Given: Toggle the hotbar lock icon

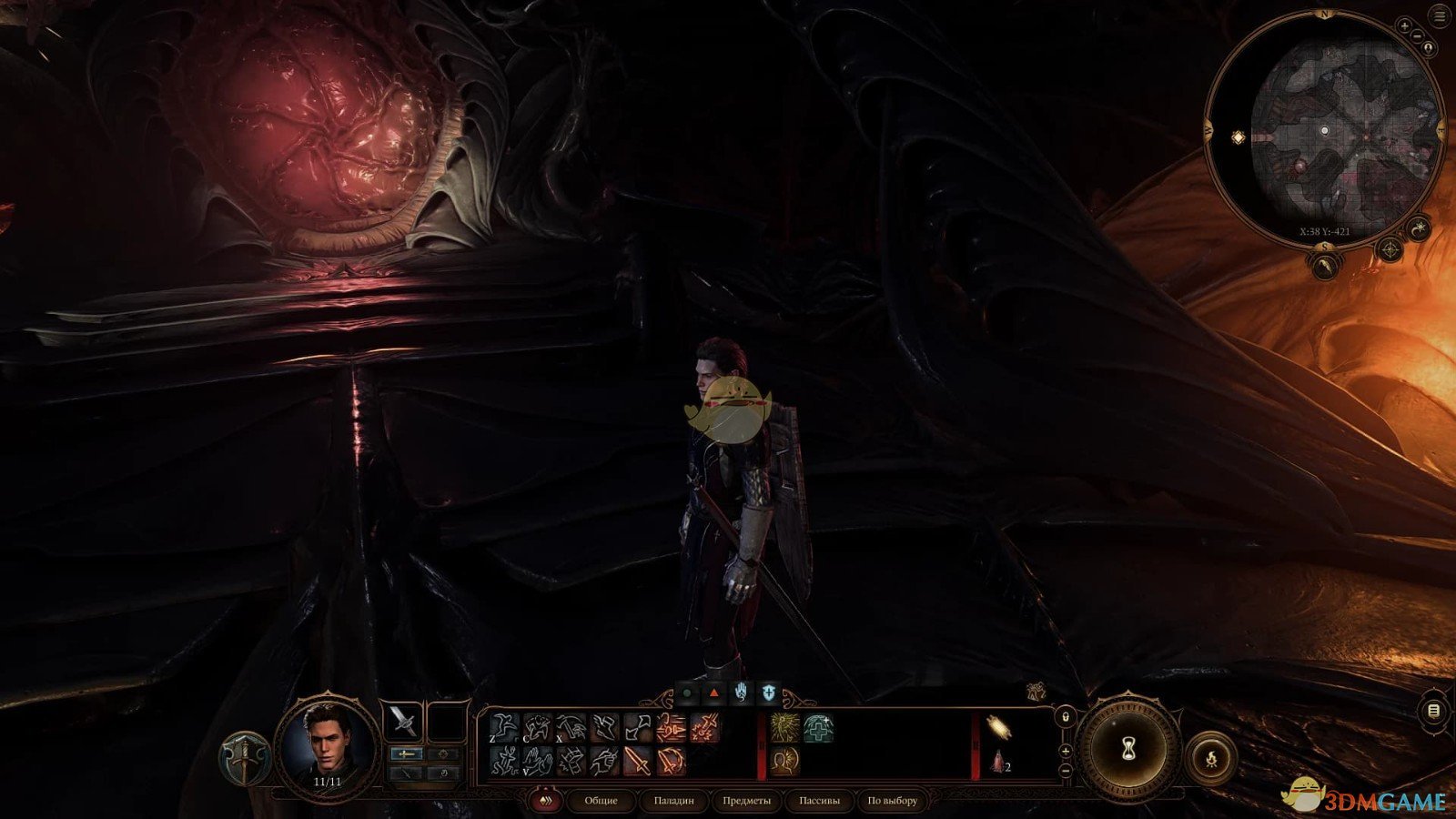Looking at the screenshot, I should click(1066, 718).
